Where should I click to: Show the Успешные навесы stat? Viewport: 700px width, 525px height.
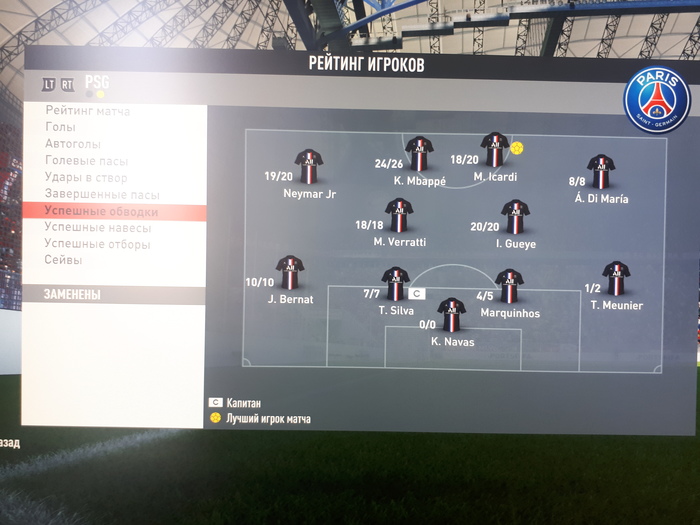(x=98, y=228)
